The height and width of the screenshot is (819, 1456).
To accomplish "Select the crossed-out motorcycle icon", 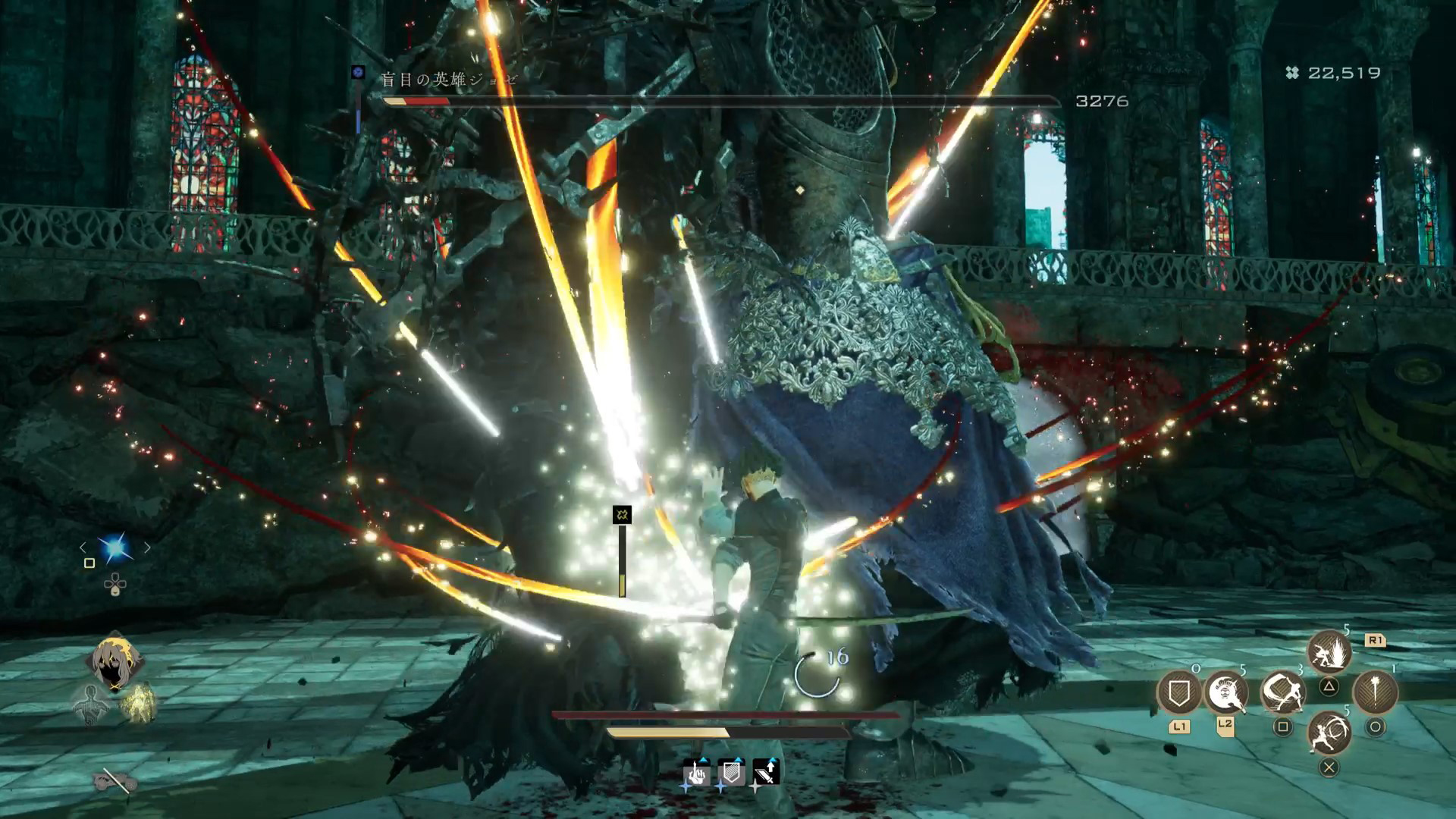I will pyautogui.click(x=115, y=780).
